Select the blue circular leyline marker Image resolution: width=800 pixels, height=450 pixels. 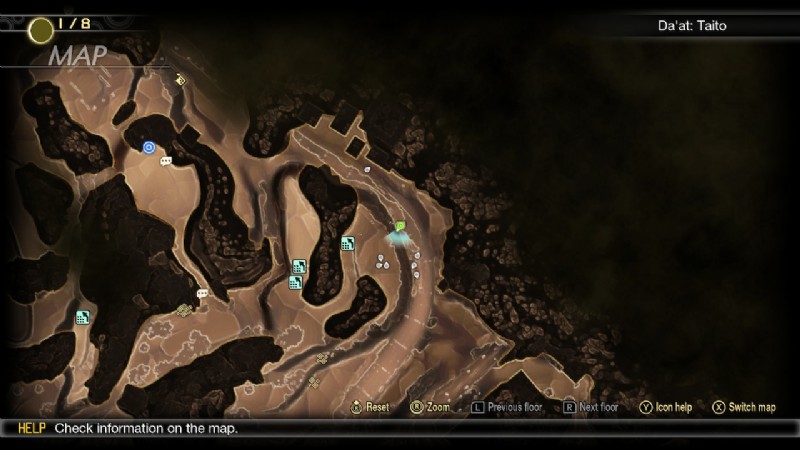coord(149,148)
